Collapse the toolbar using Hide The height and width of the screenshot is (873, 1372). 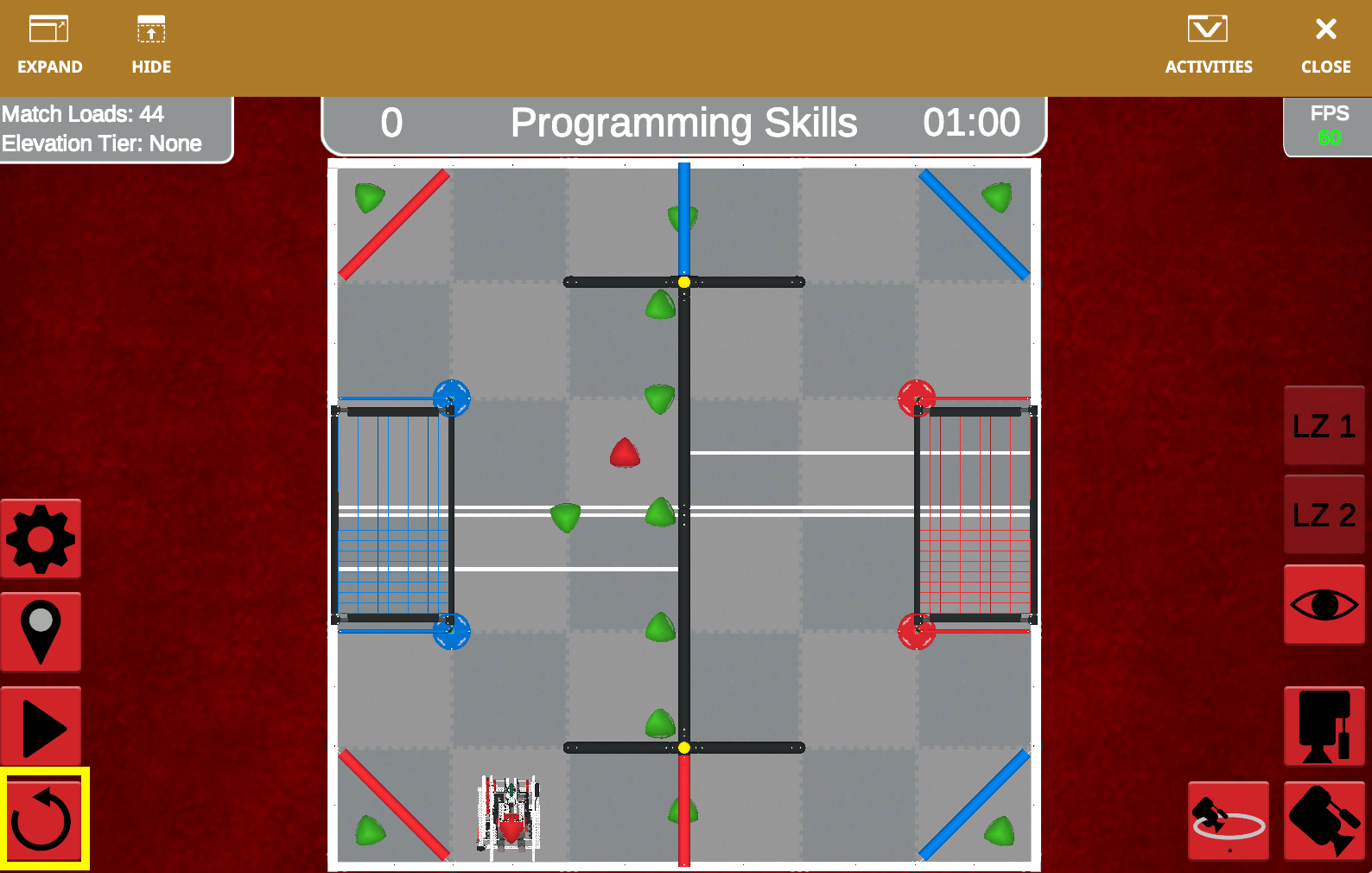click(x=150, y=43)
